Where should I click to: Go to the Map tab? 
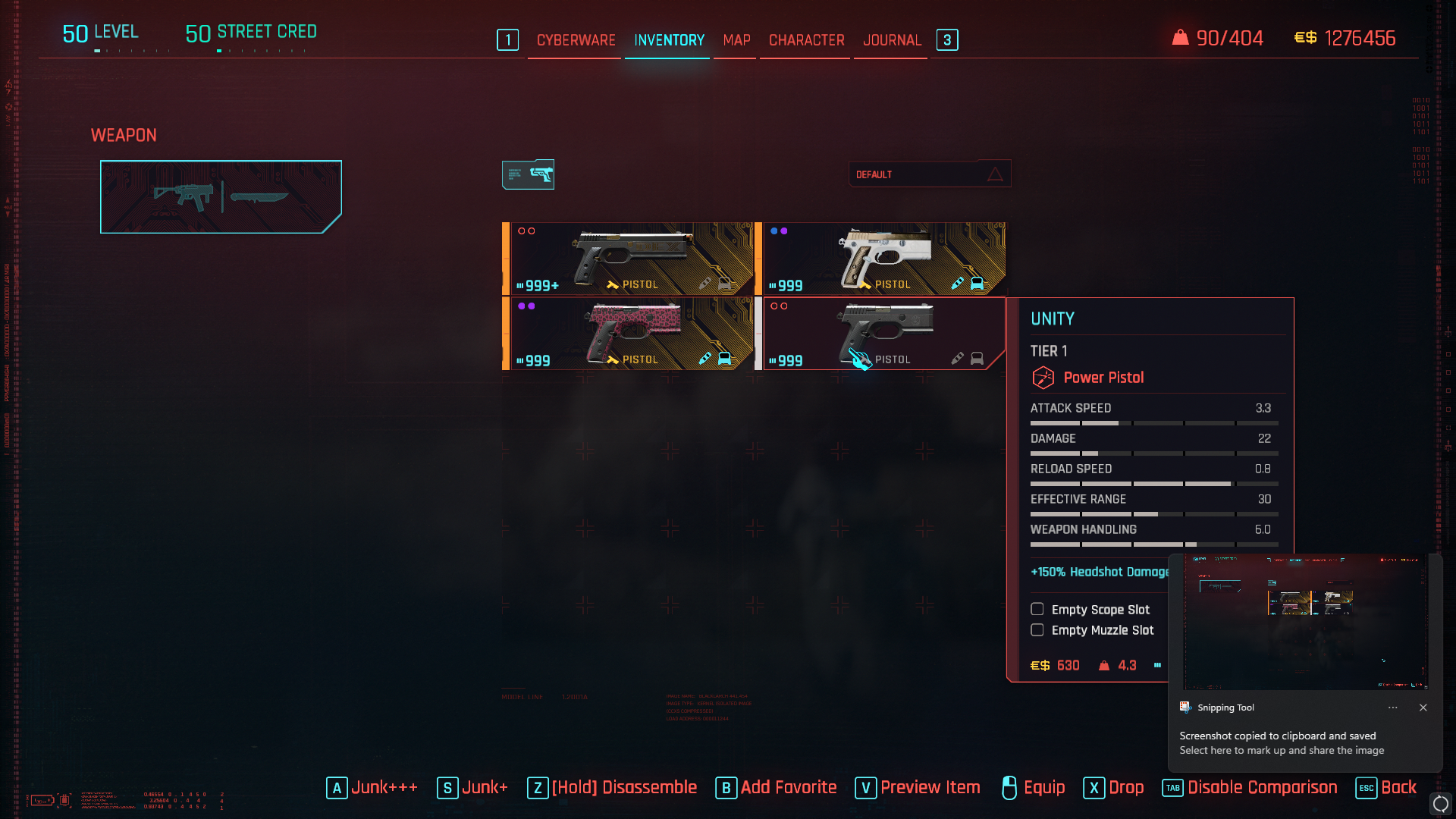(736, 40)
